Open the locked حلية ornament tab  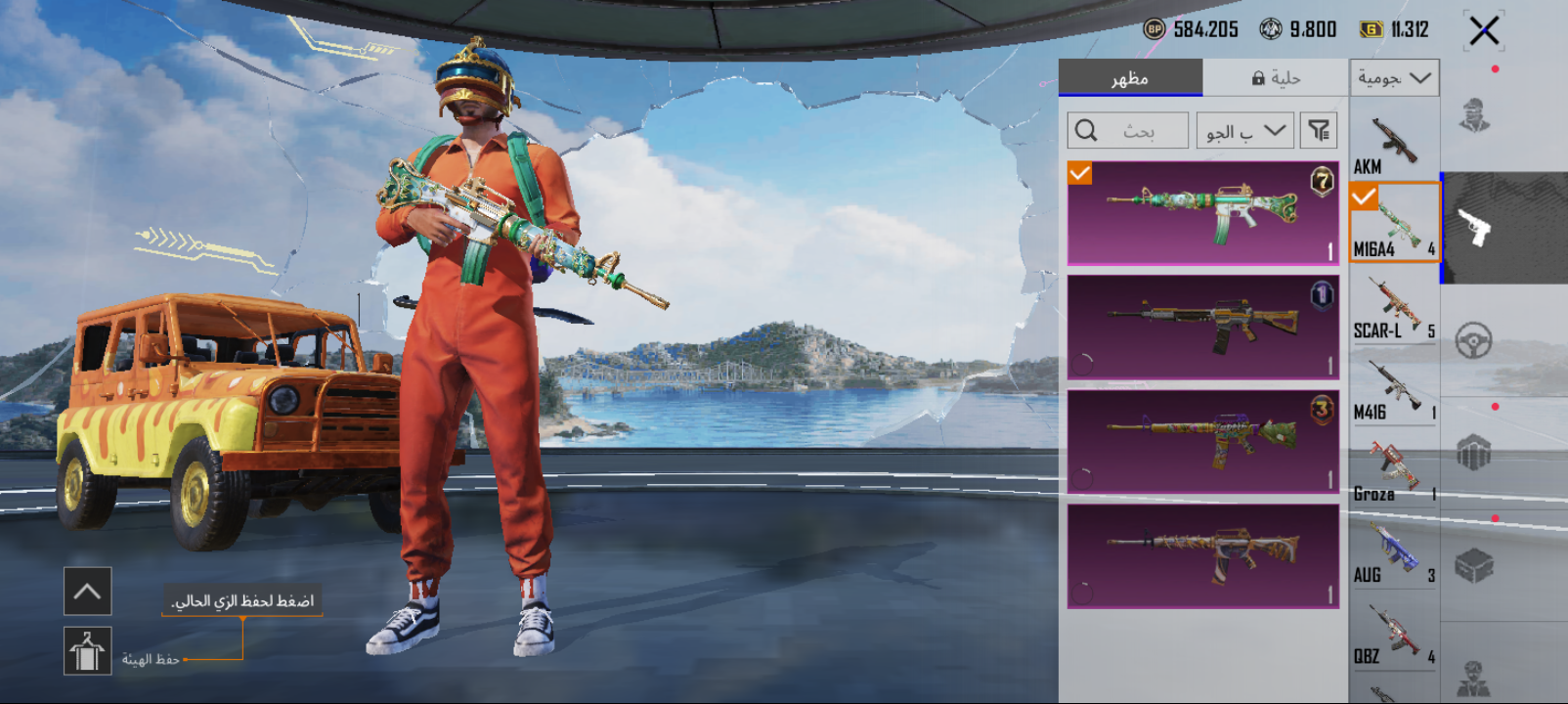point(1276,78)
